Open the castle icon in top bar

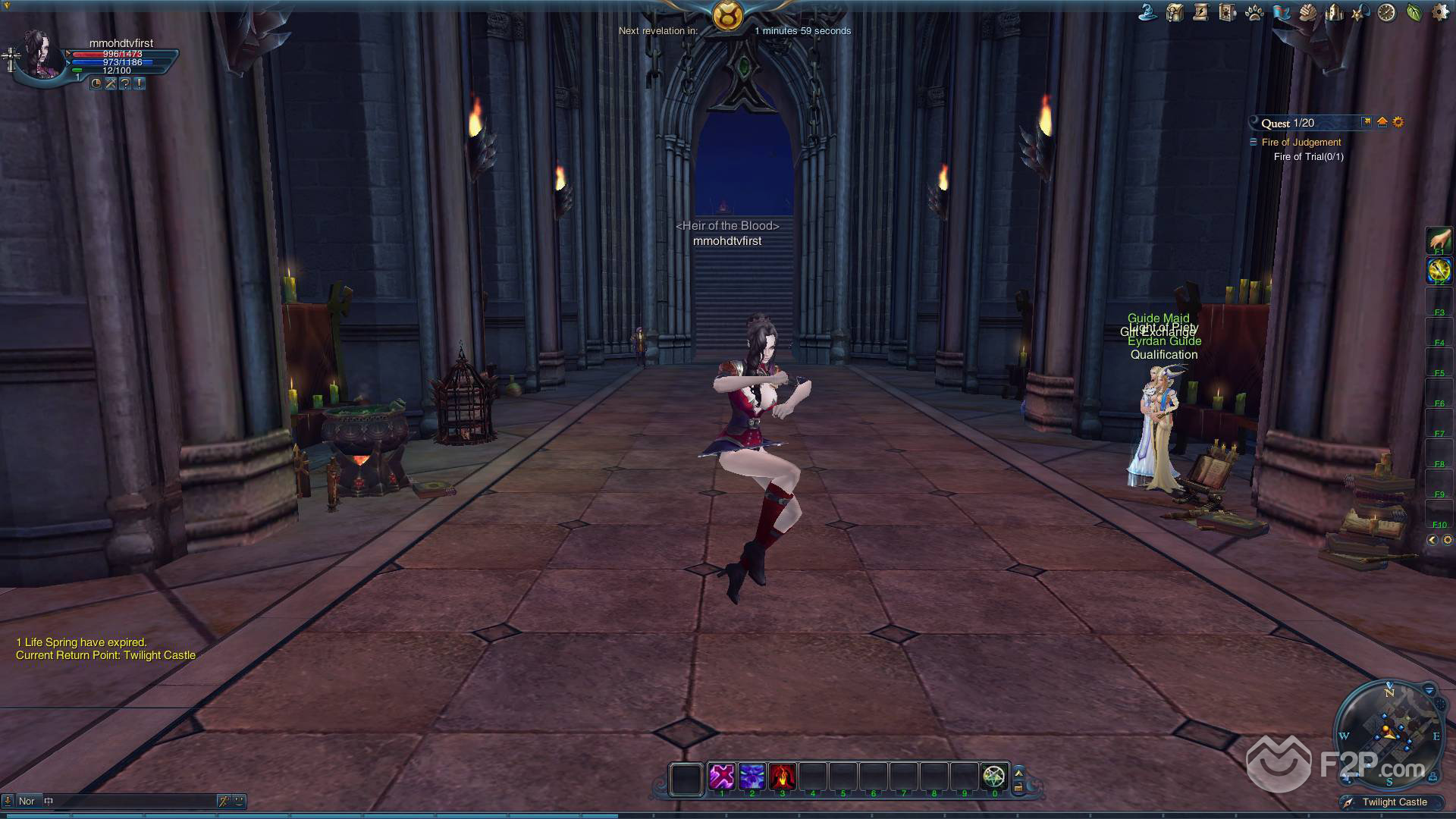1334,12
